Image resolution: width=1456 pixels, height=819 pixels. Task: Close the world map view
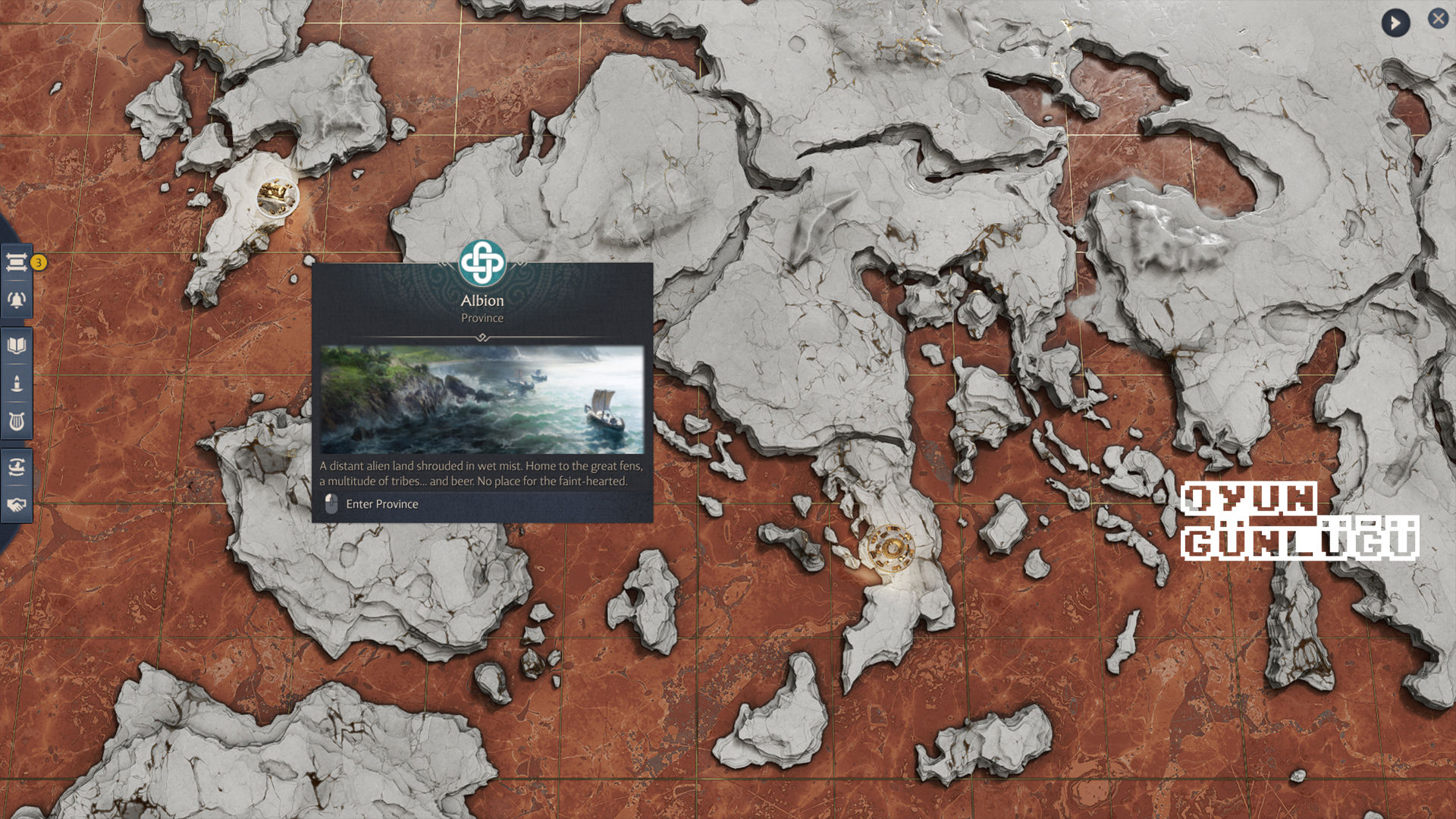pos(1438,19)
